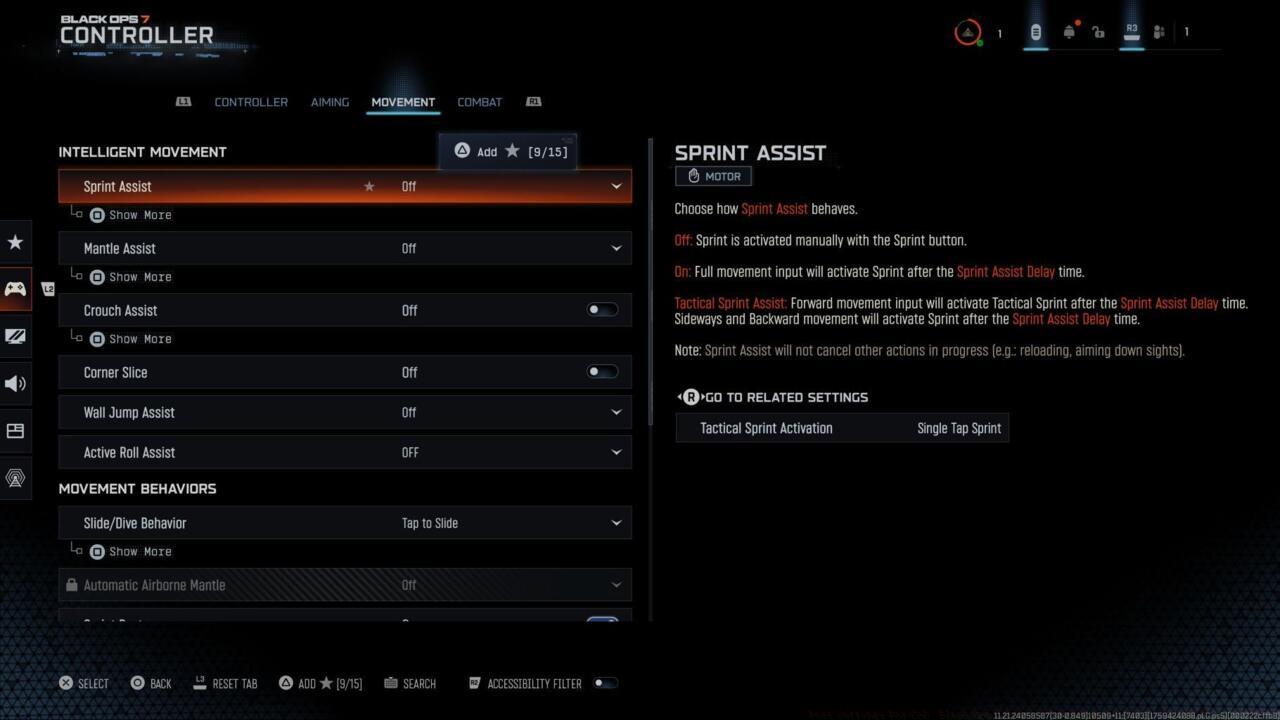The height and width of the screenshot is (720, 1280).
Task: Open the audio settings speaker icon
Action: coord(16,383)
